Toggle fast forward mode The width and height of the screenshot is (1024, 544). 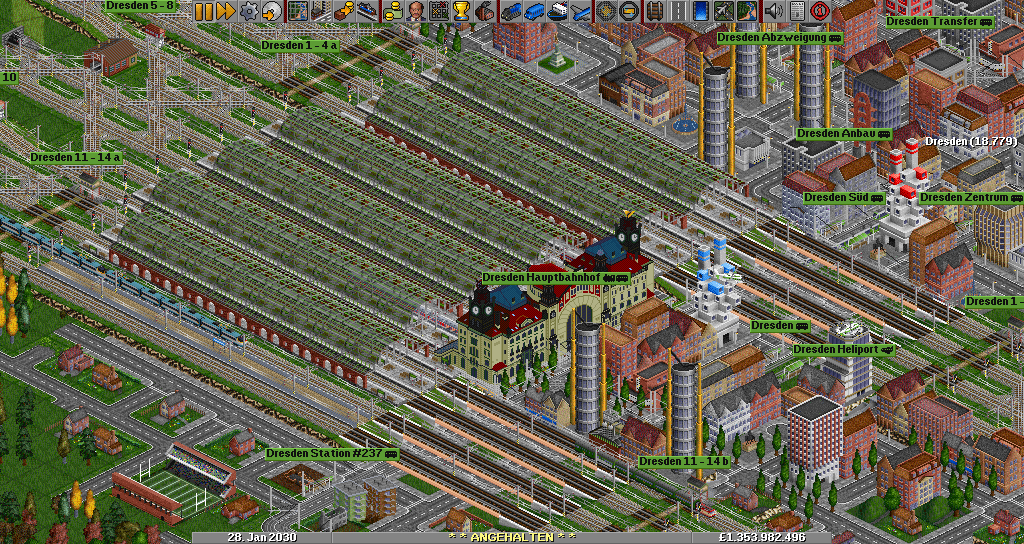point(225,11)
